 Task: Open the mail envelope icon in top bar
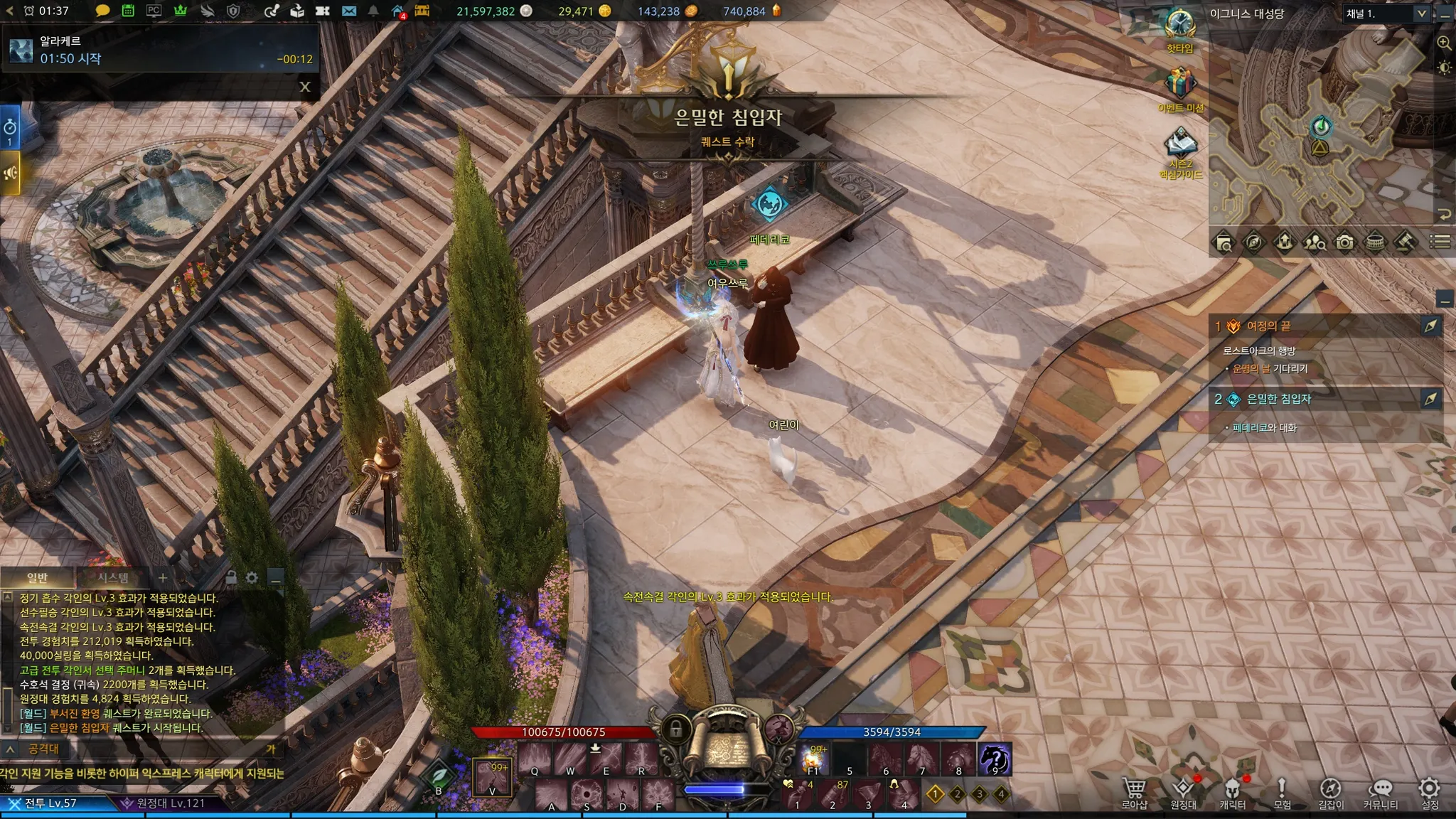point(348,11)
